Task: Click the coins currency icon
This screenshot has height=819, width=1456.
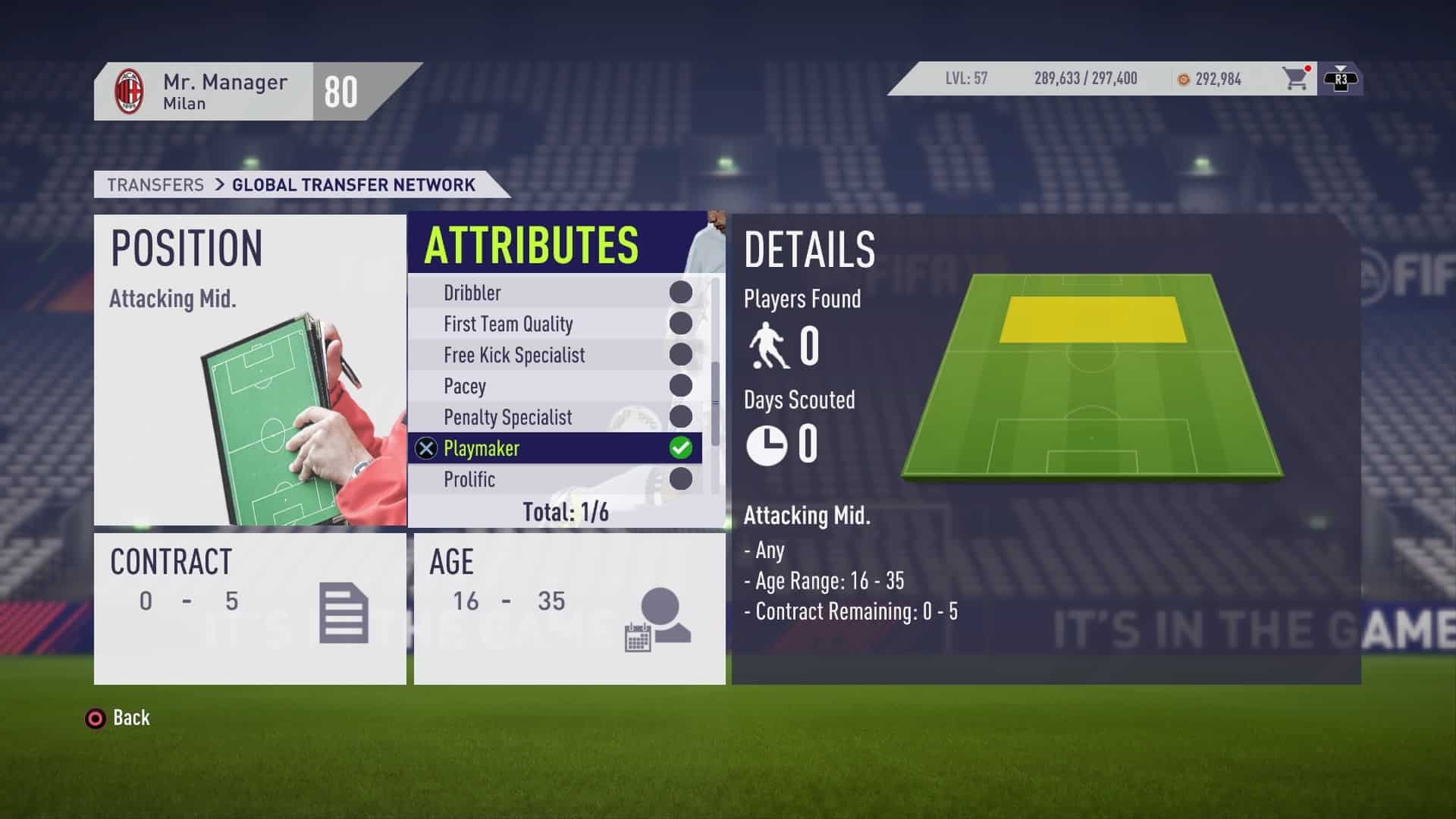Action: 1183,79
